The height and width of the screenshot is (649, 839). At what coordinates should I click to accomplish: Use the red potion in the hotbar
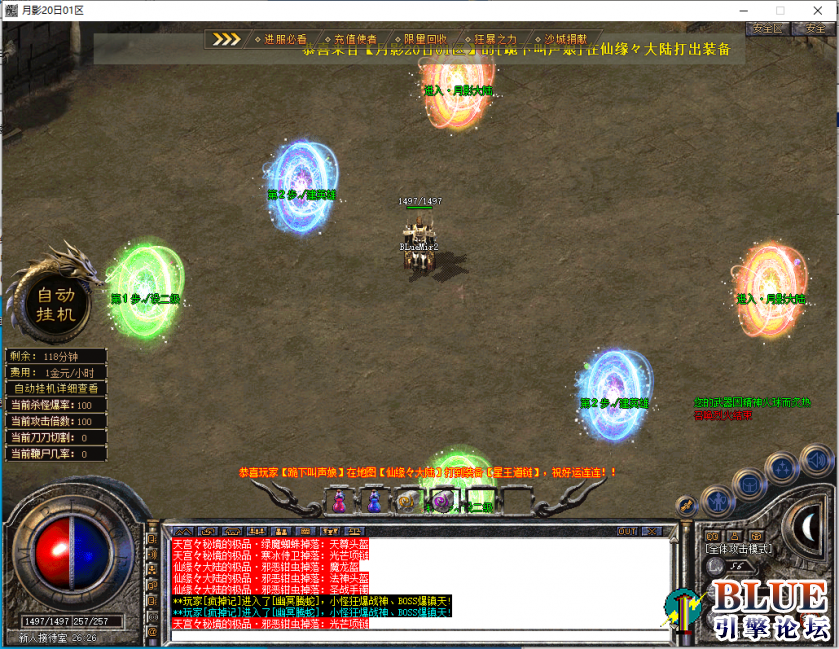[x=341, y=501]
